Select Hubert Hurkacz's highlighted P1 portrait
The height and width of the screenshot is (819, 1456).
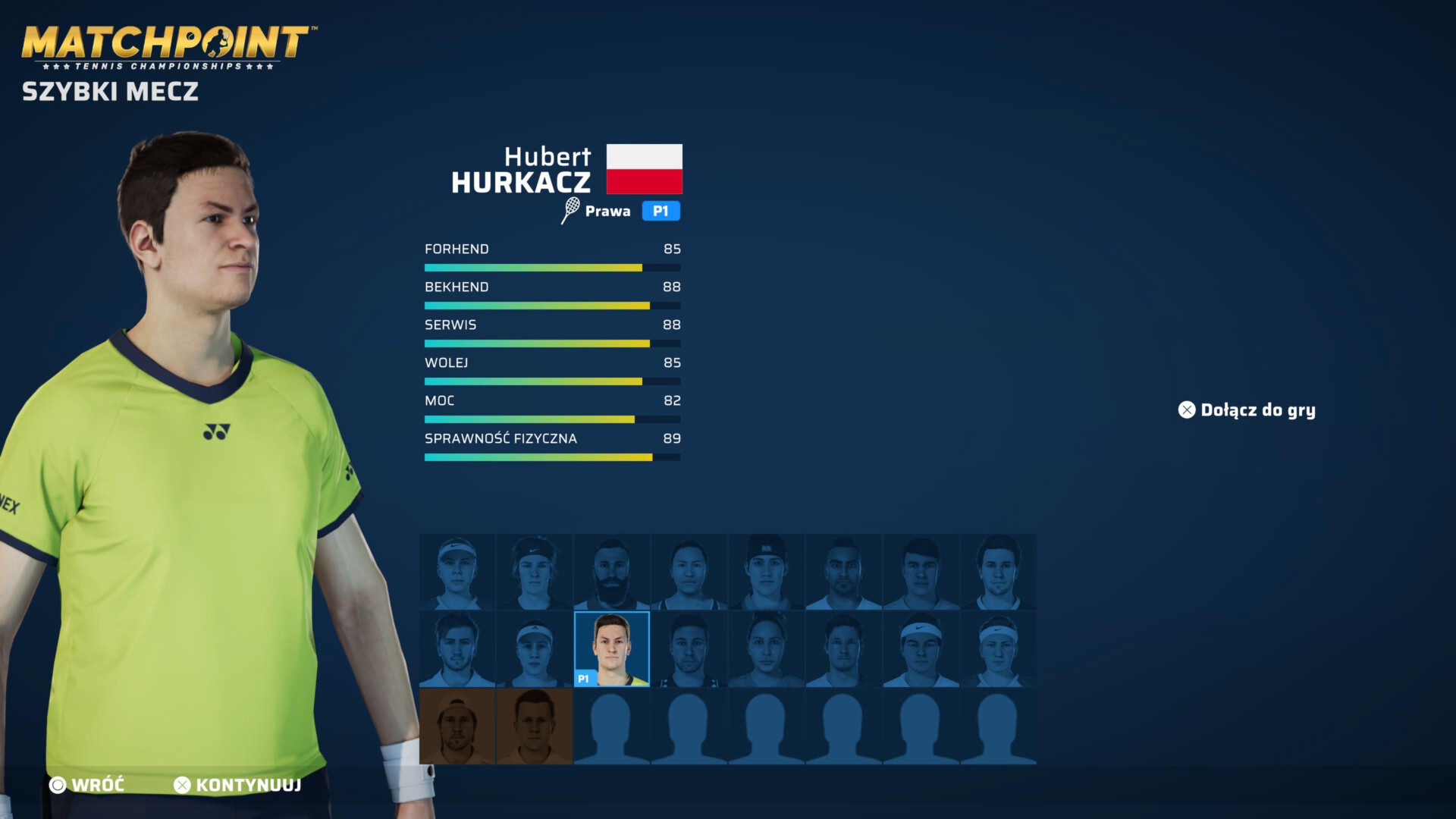pyautogui.click(x=612, y=649)
